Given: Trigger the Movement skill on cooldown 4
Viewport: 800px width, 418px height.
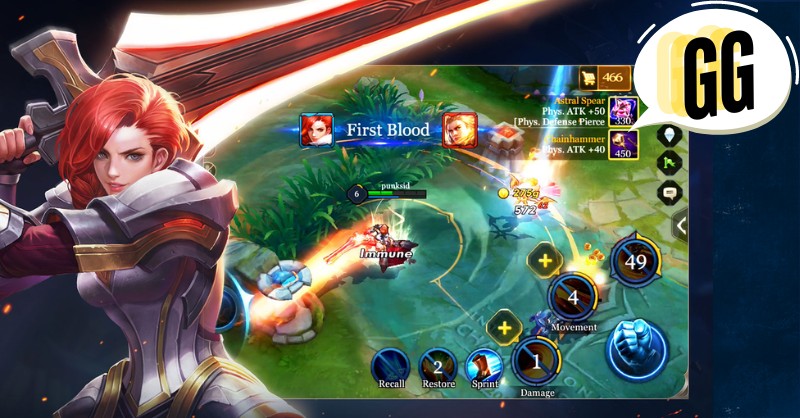Looking at the screenshot, I should pos(573,297).
